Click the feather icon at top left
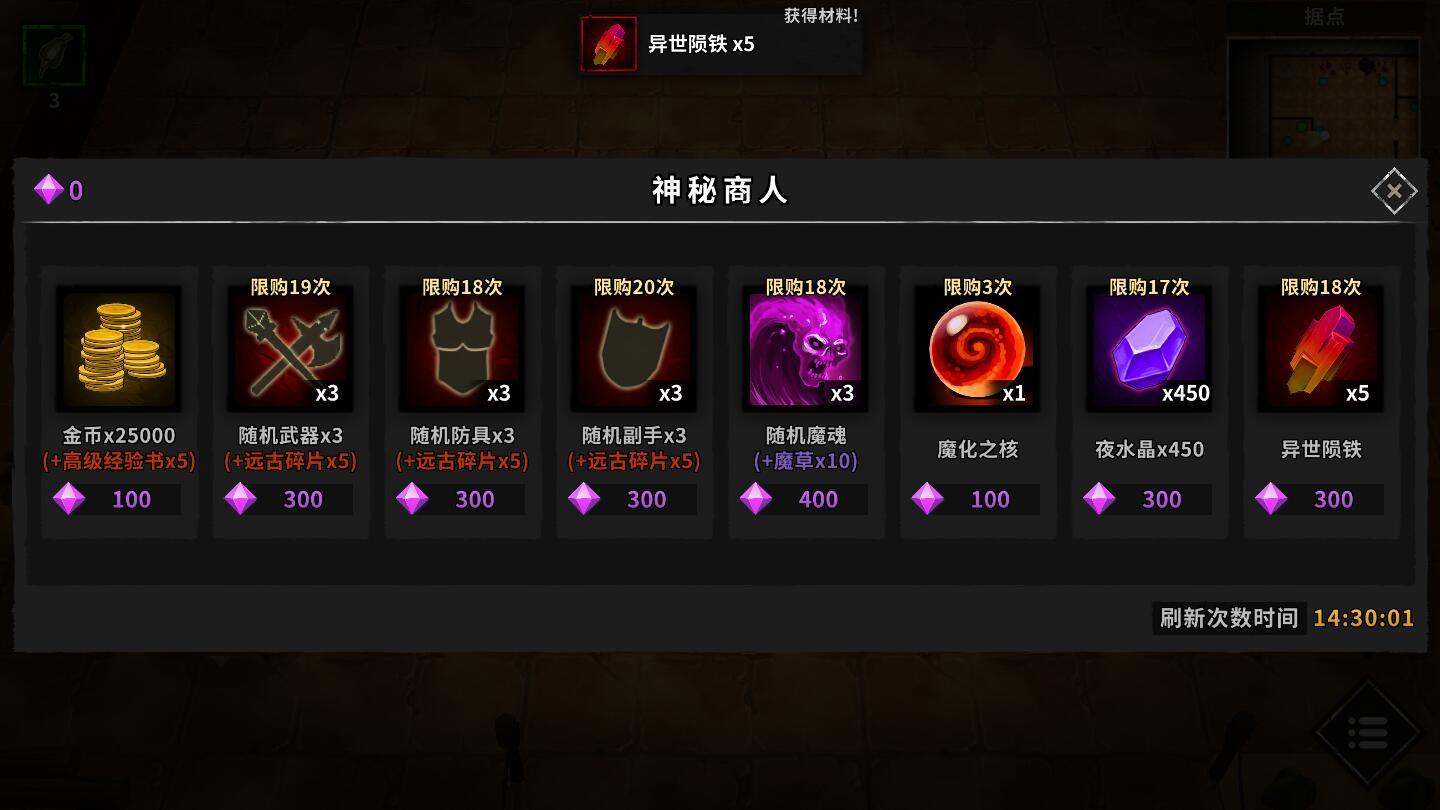1440x810 pixels. pyautogui.click(x=52, y=55)
